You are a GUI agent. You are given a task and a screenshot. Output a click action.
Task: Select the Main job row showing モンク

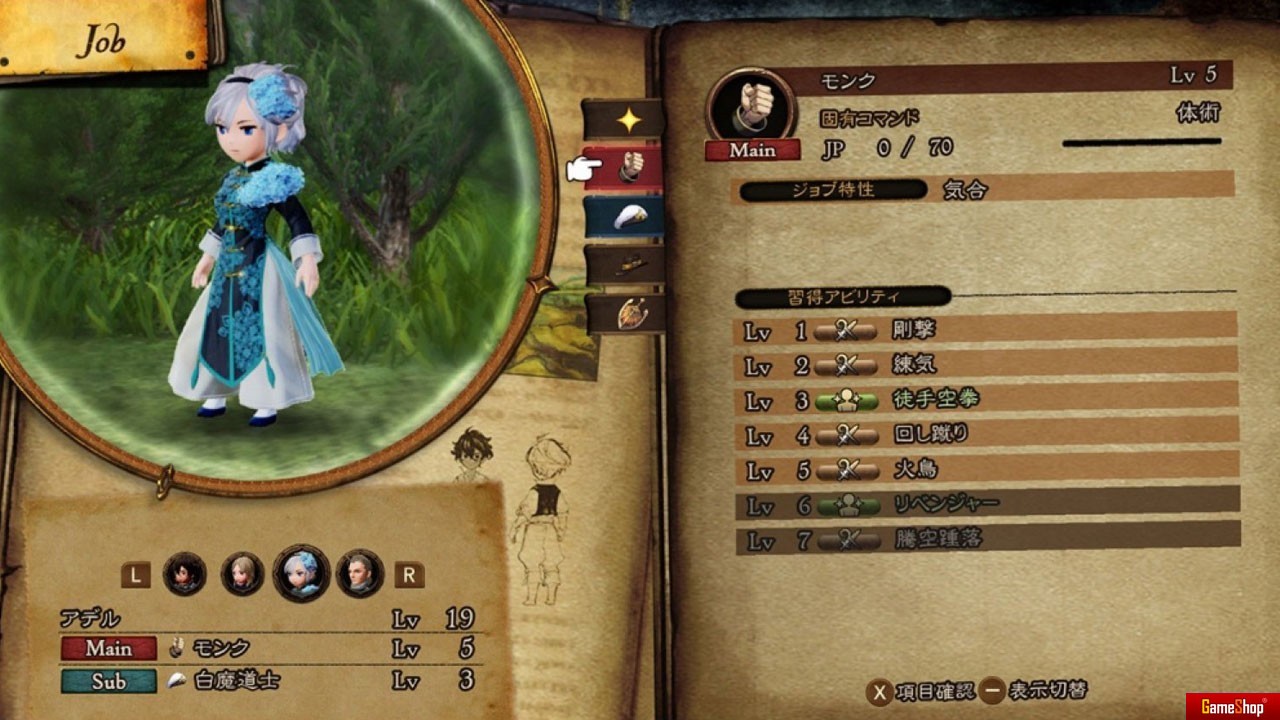268,648
